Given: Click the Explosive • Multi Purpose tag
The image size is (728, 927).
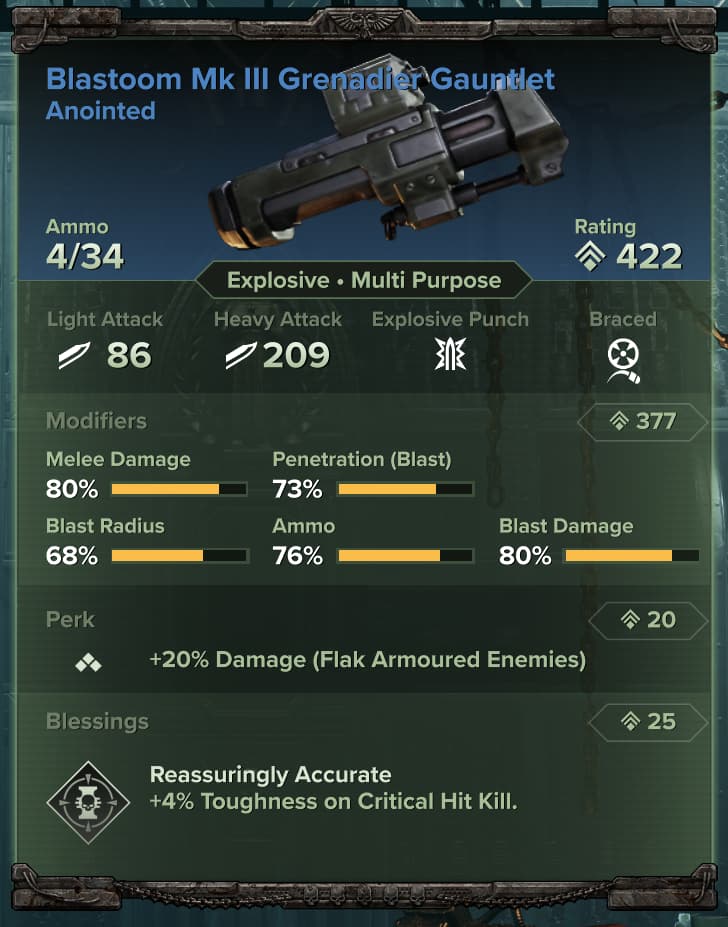Looking at the screenshot, I should 363,280.
